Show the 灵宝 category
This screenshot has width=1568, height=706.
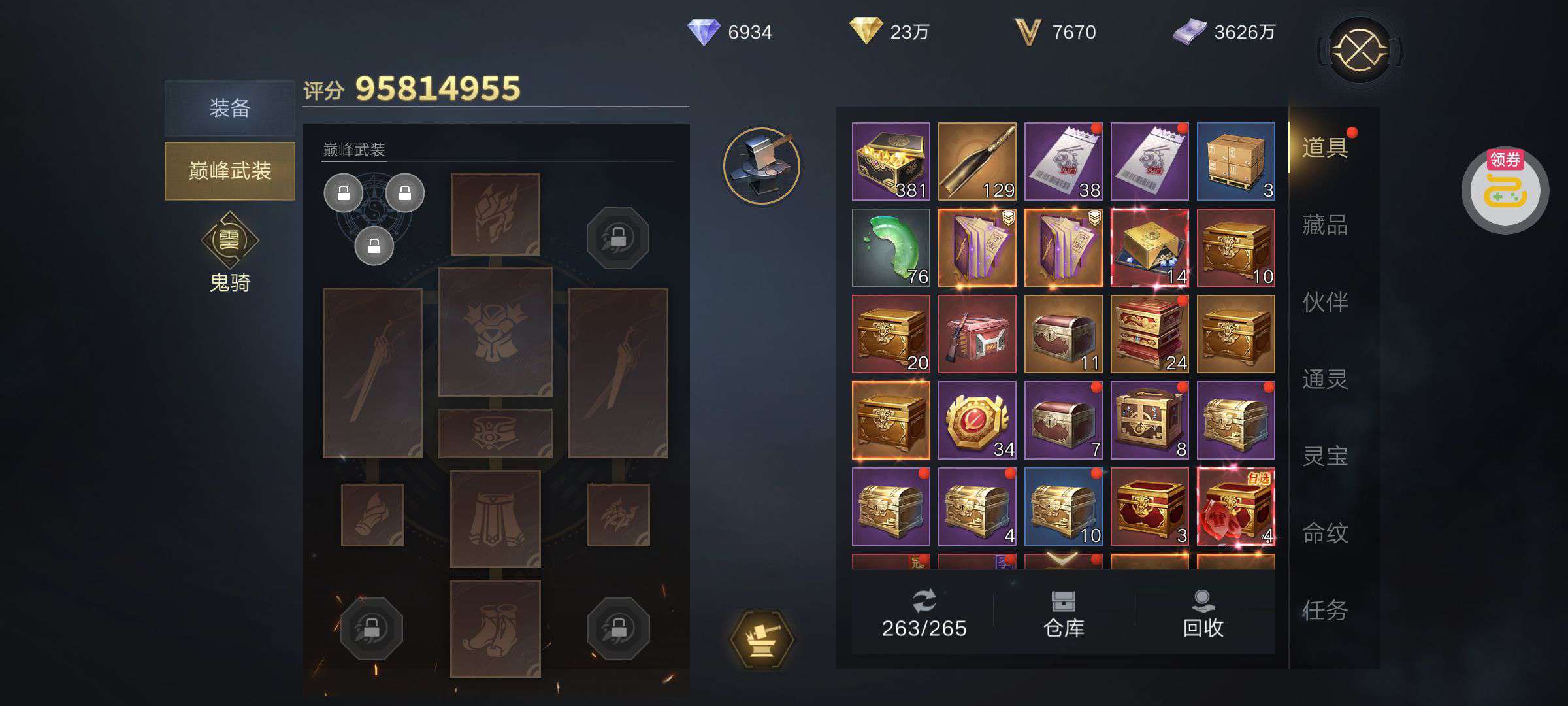1324,456
